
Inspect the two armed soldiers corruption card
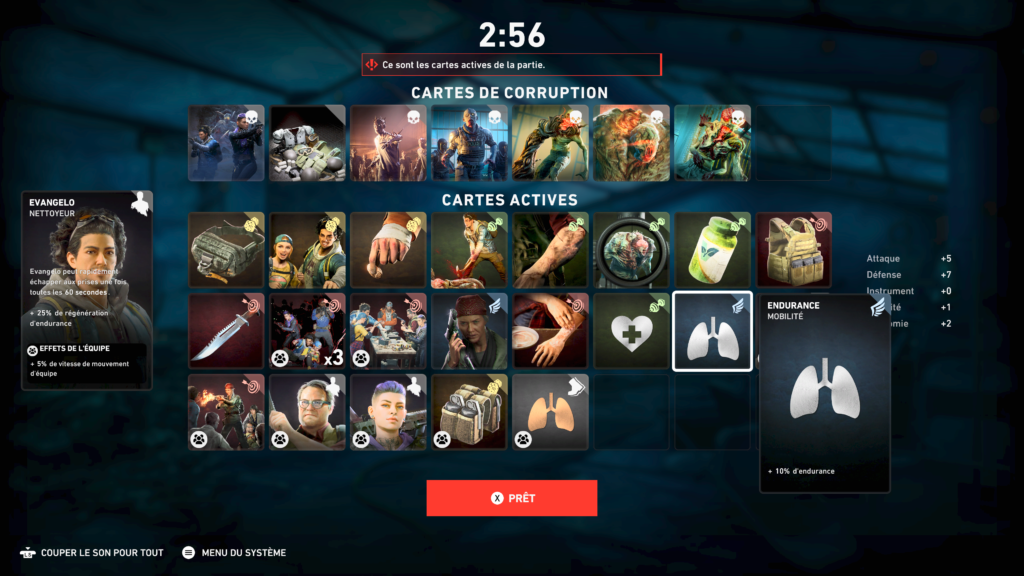[226, 143]
